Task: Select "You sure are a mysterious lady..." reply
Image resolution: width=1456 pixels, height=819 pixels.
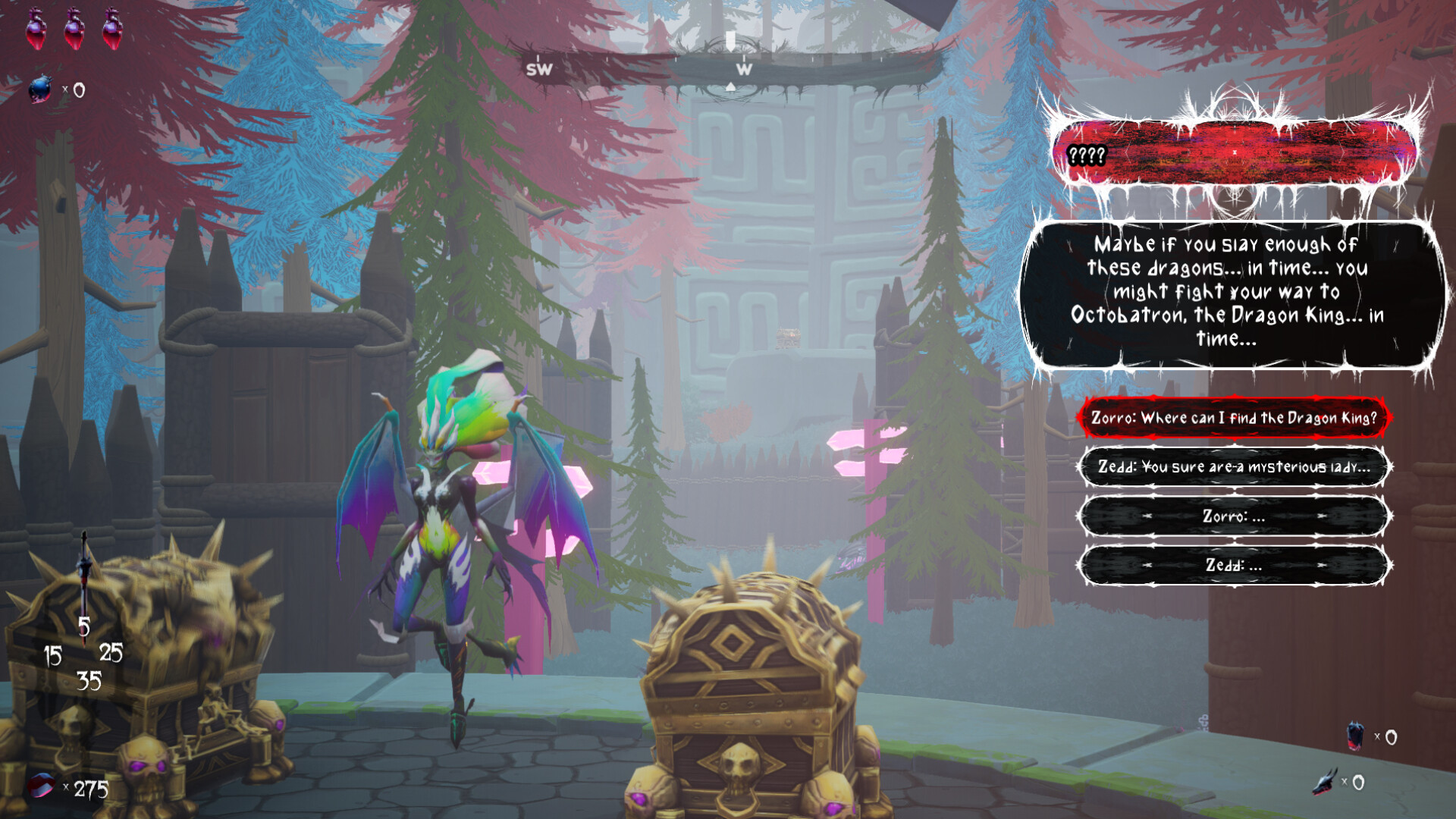Action: point(1233,466)
